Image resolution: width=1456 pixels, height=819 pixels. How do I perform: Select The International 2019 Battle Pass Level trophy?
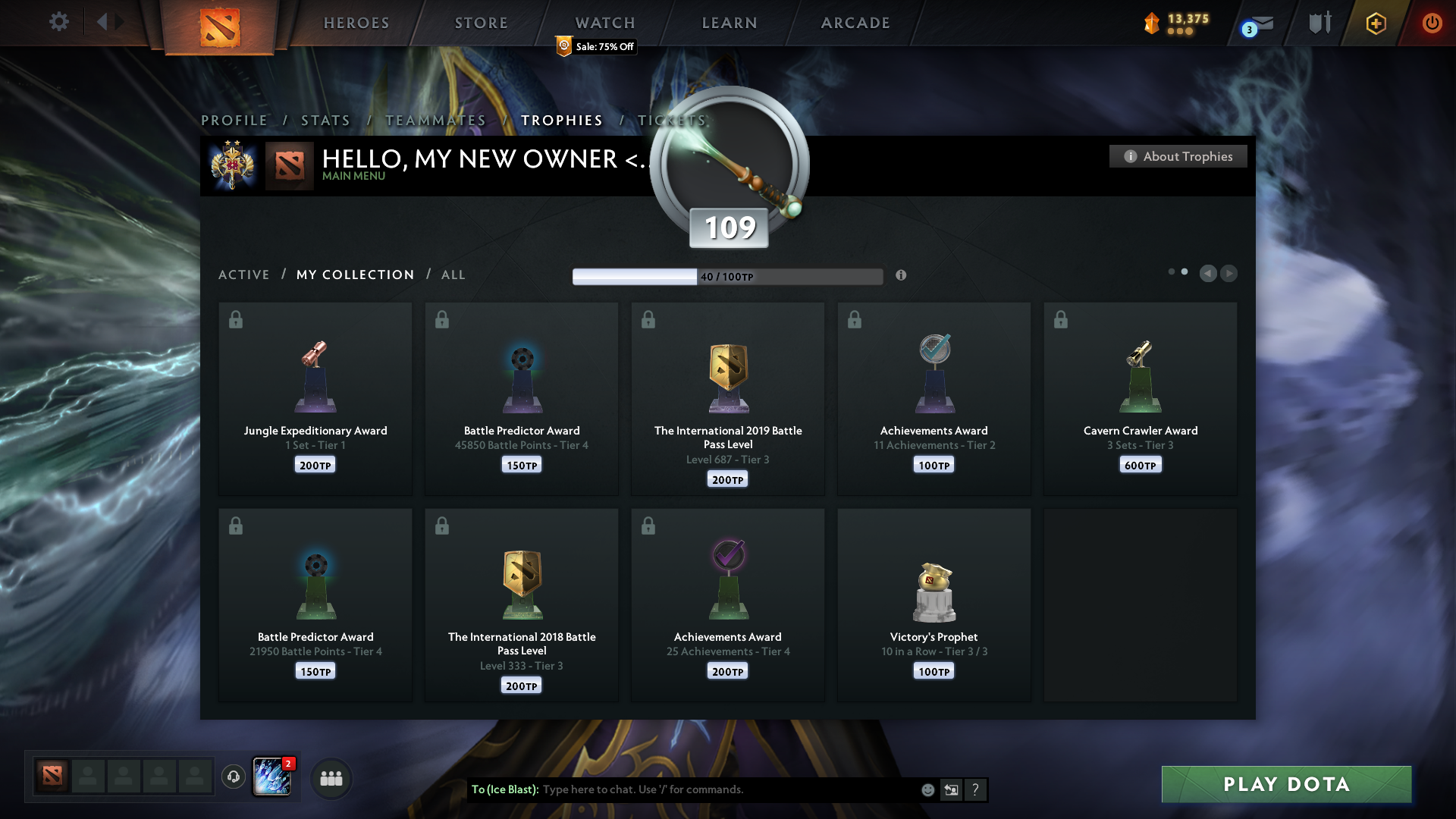(727, 398)
